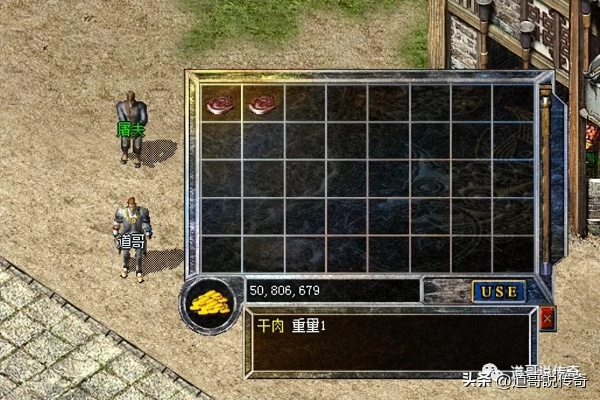The width and height of the screenshot is (600, 400).
Task: Click the USE button in the bag
Action: pyautogui.click(x=497, y=291)
